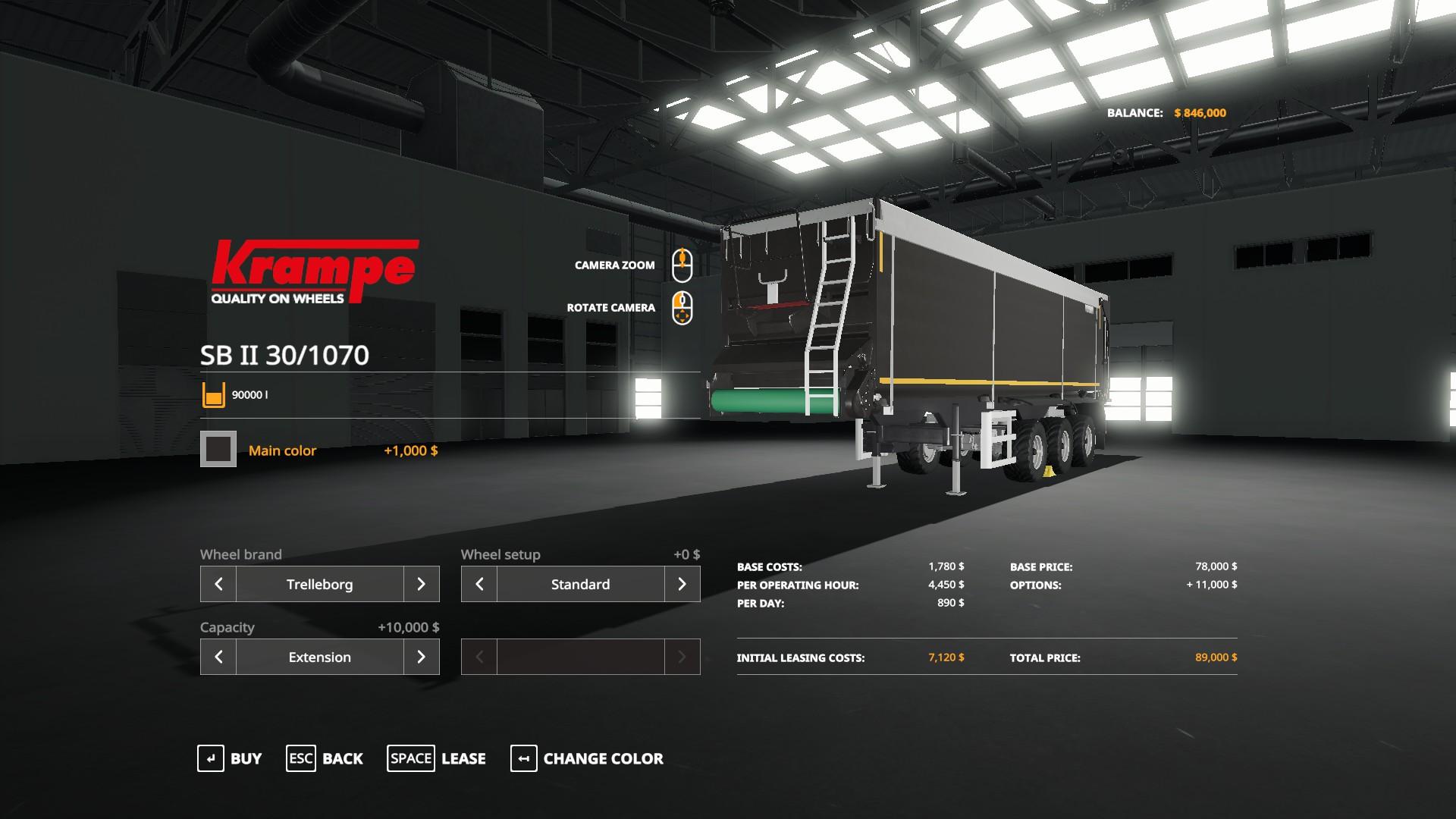Switch Wheel setup to next option
The width and height of the screenshot is (1456, 819).
point(682,584)
